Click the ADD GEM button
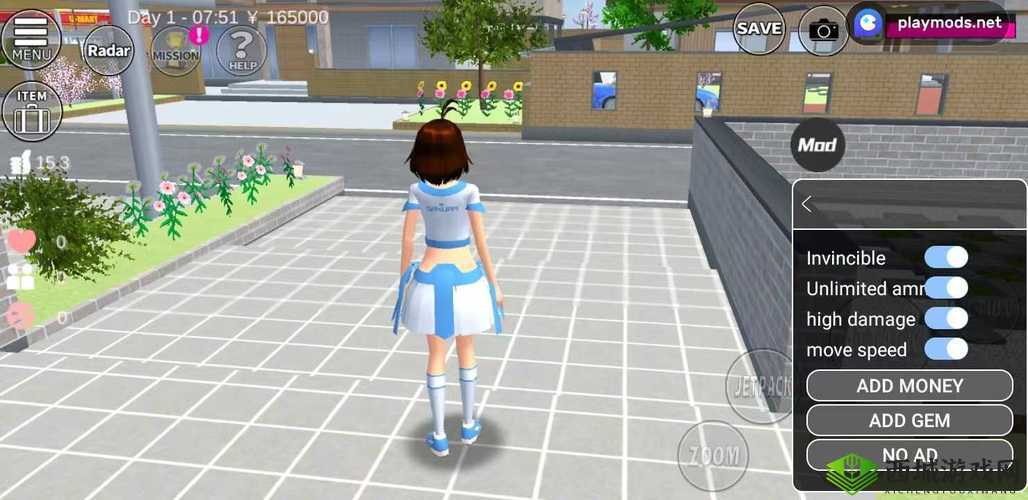The height and width of the screenshot is (500, 1028). [909, 420]
